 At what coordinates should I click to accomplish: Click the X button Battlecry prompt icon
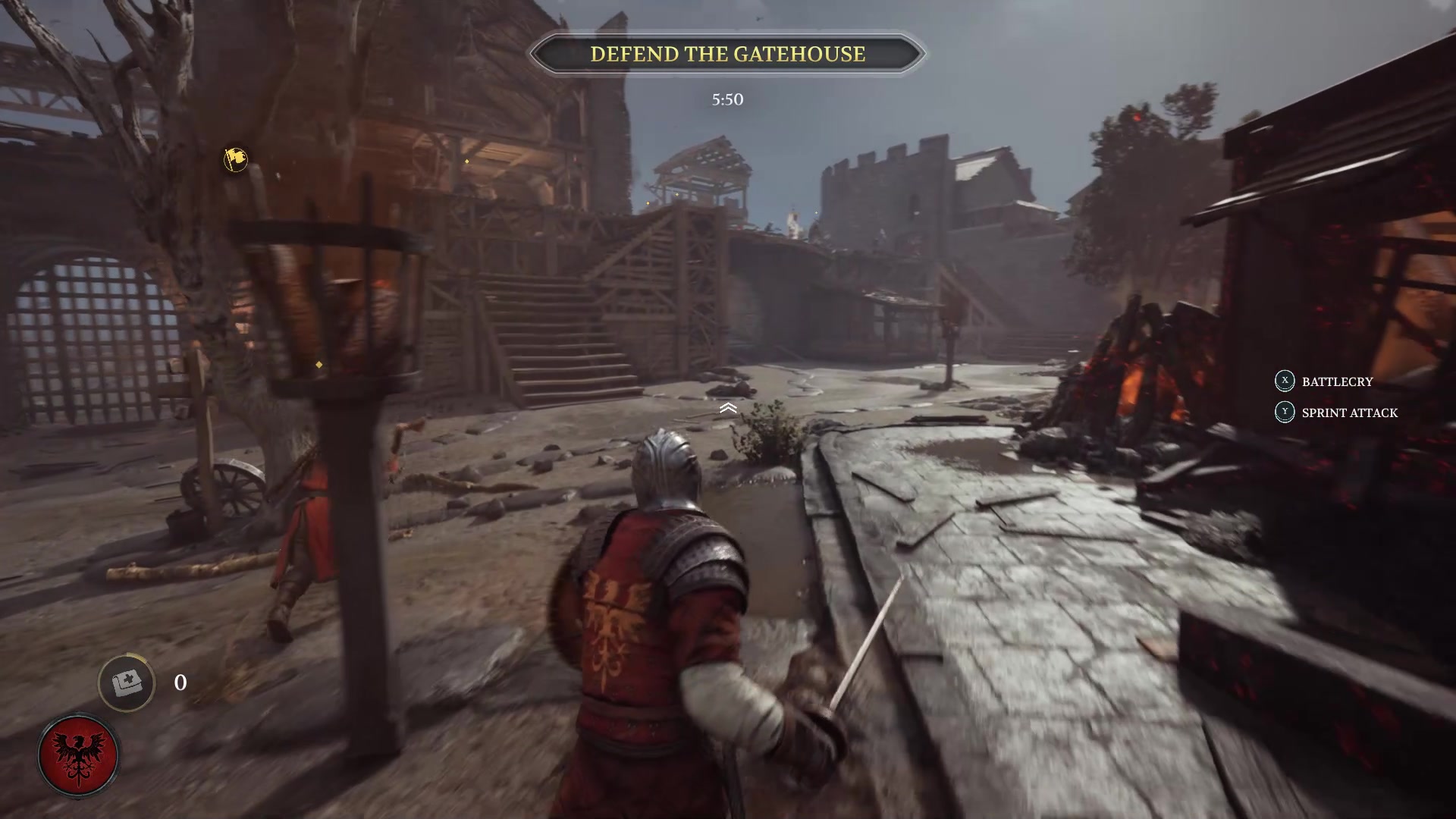[1284, 382]
